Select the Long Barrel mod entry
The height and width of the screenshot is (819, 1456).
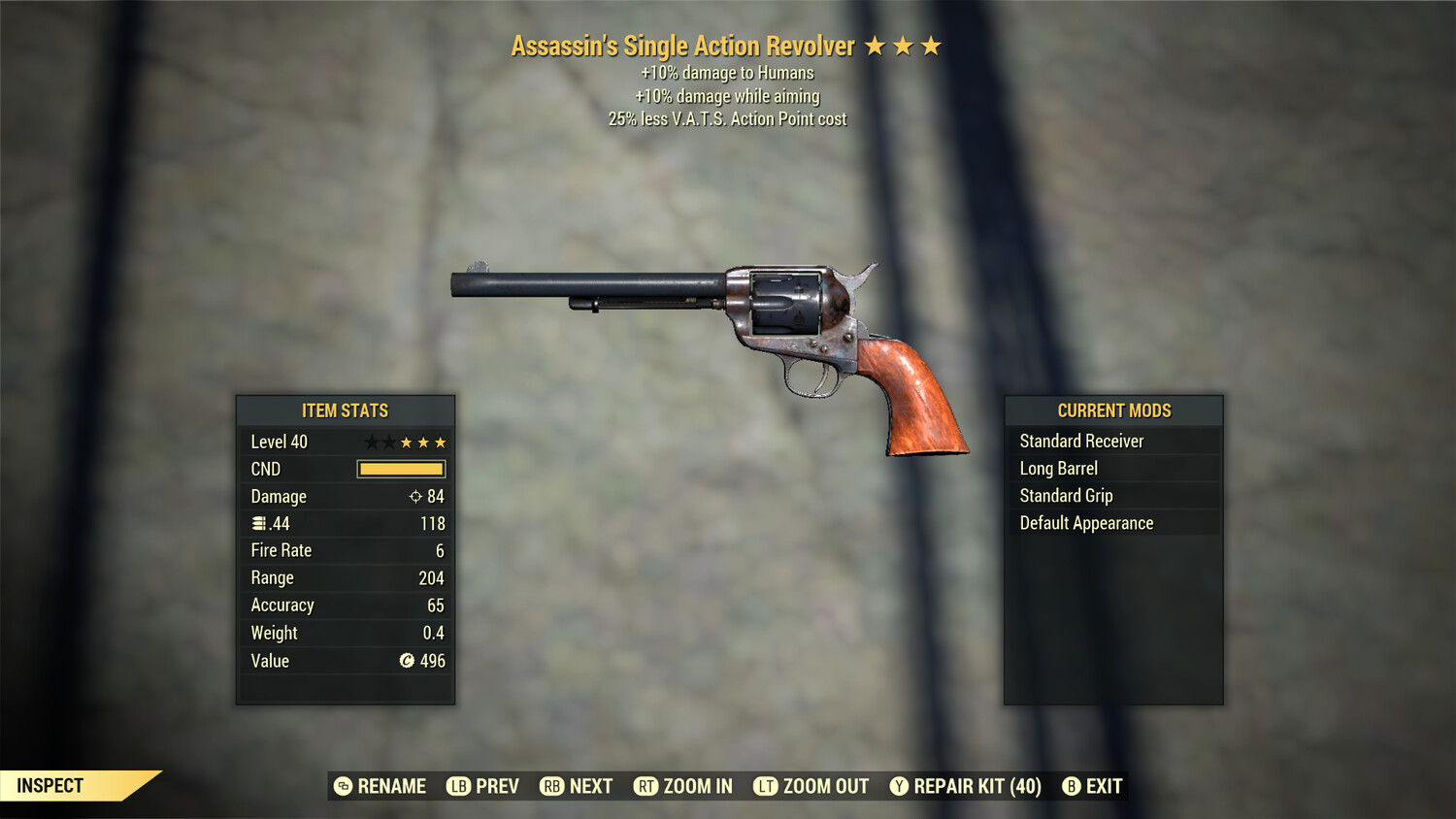[x=1058, y=468]
